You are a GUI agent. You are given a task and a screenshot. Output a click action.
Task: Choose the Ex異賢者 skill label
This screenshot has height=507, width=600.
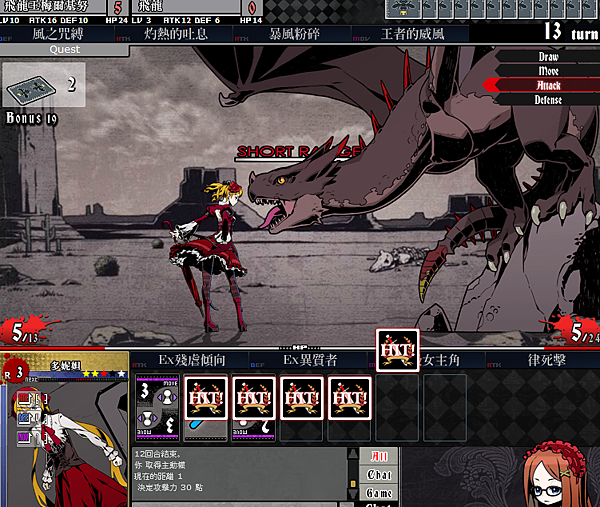(x=309, y=359)
